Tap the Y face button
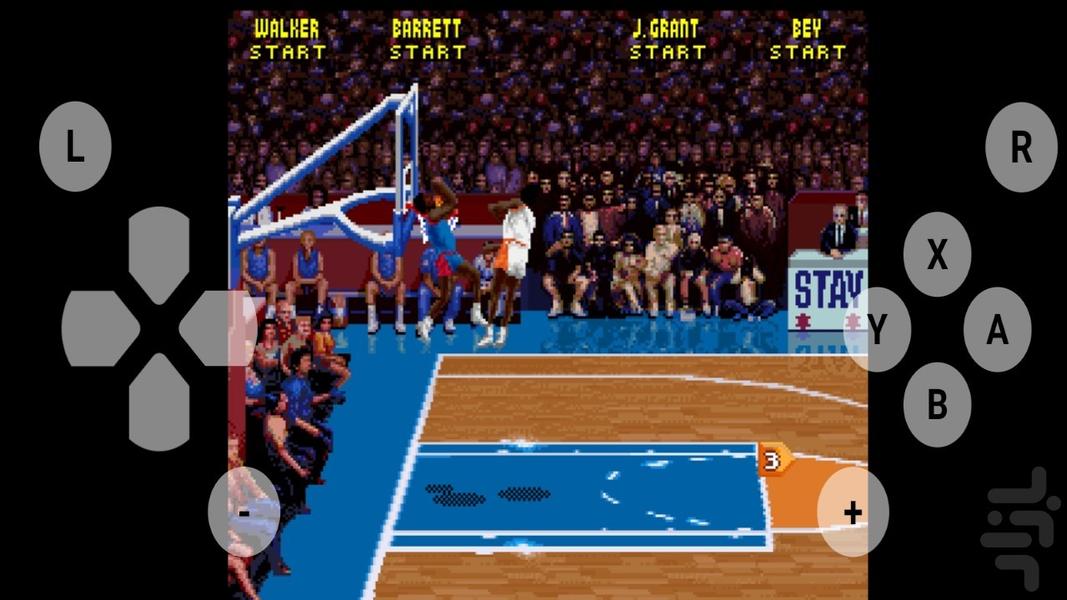Viewport: 1067px width, 600px height. [877, 329]
